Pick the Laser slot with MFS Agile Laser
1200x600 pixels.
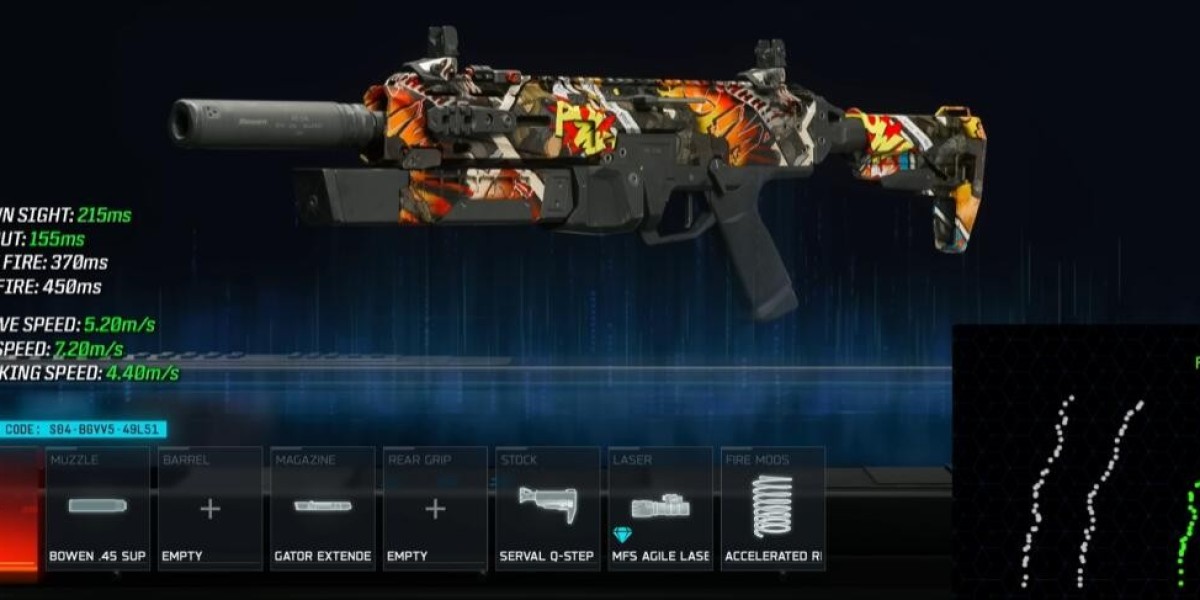click(660, 509)
